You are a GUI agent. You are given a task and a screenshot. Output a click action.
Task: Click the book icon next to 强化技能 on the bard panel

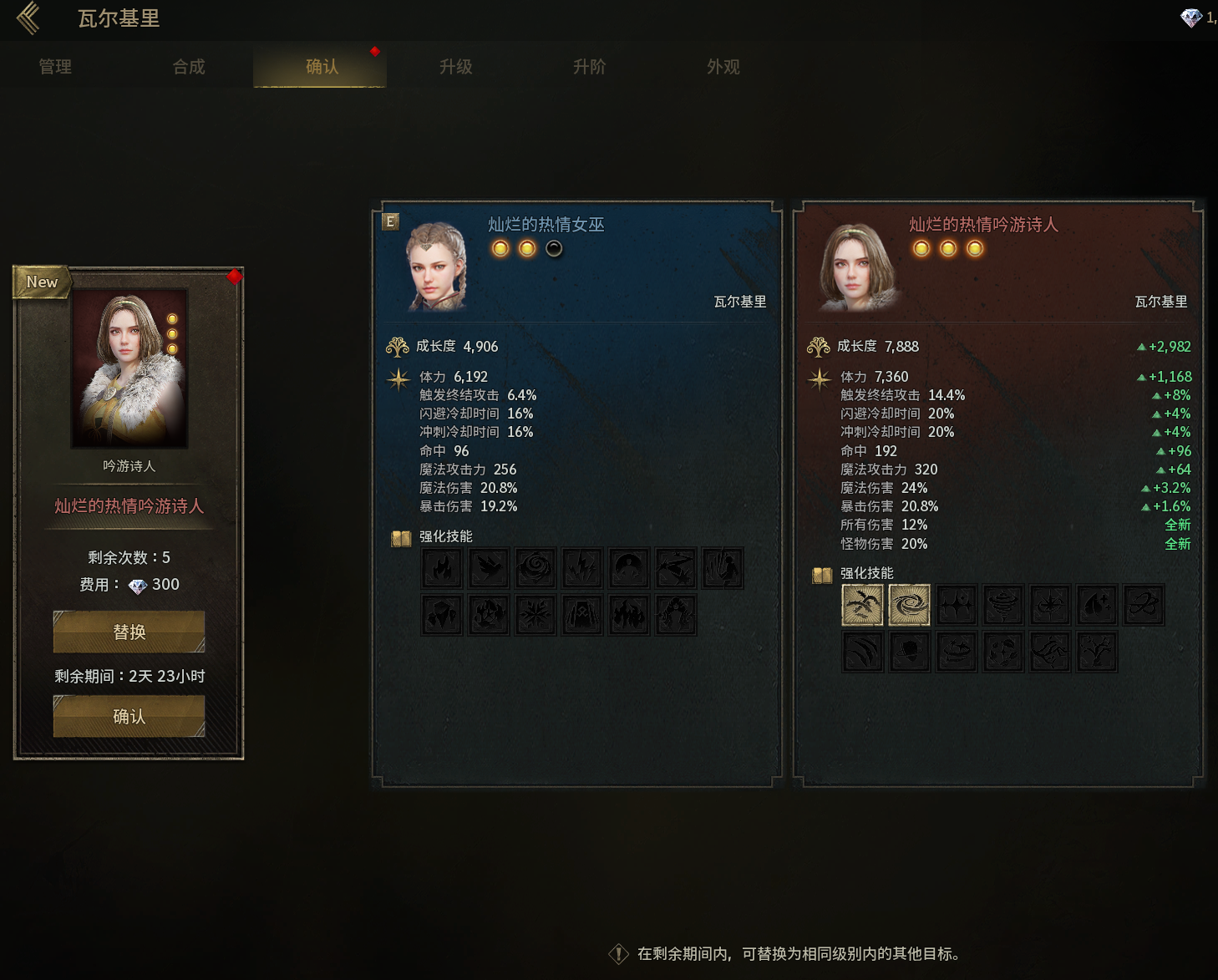(820, 574)
